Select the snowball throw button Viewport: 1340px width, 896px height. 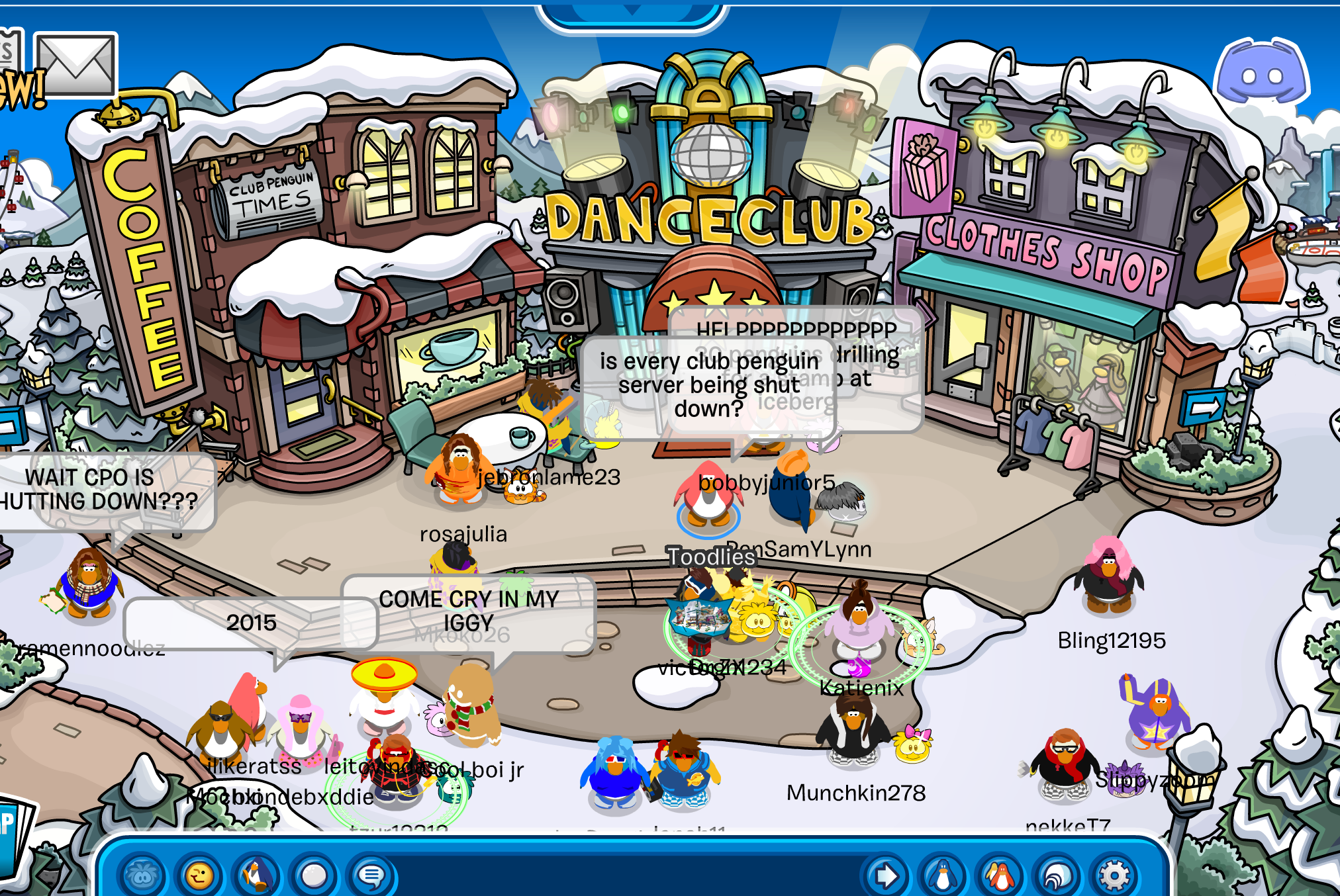(314, 876)
